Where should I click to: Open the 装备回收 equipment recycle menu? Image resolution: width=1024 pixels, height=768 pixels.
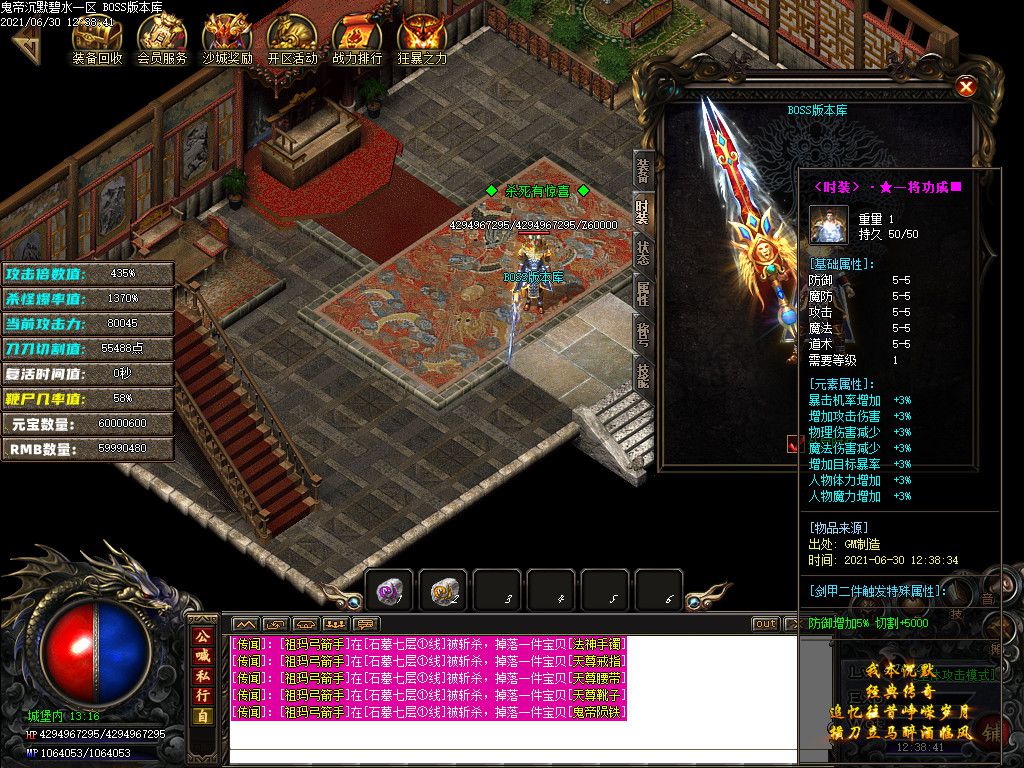[97, 38]
